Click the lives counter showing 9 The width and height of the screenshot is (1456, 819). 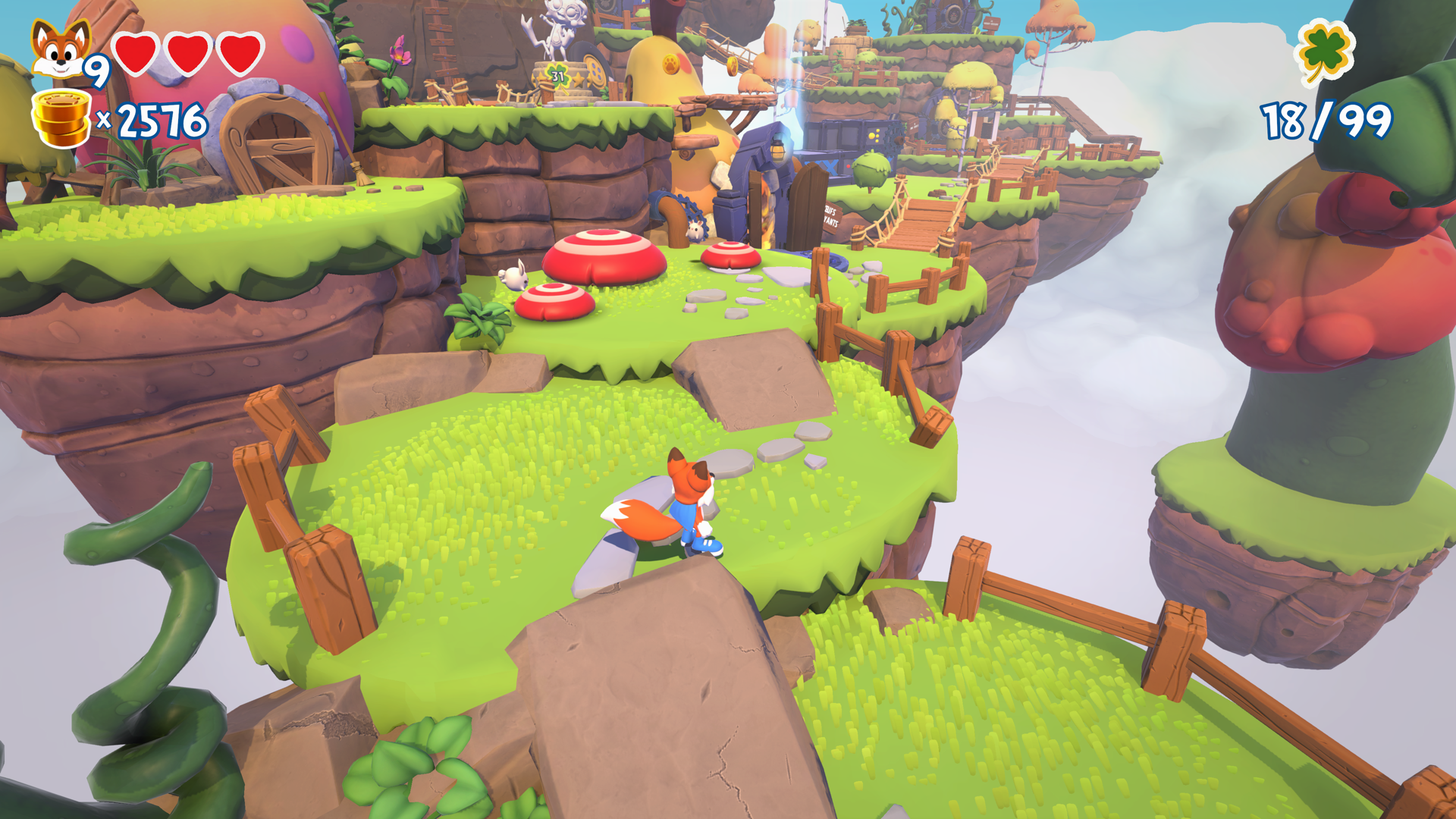coord(99,70)
